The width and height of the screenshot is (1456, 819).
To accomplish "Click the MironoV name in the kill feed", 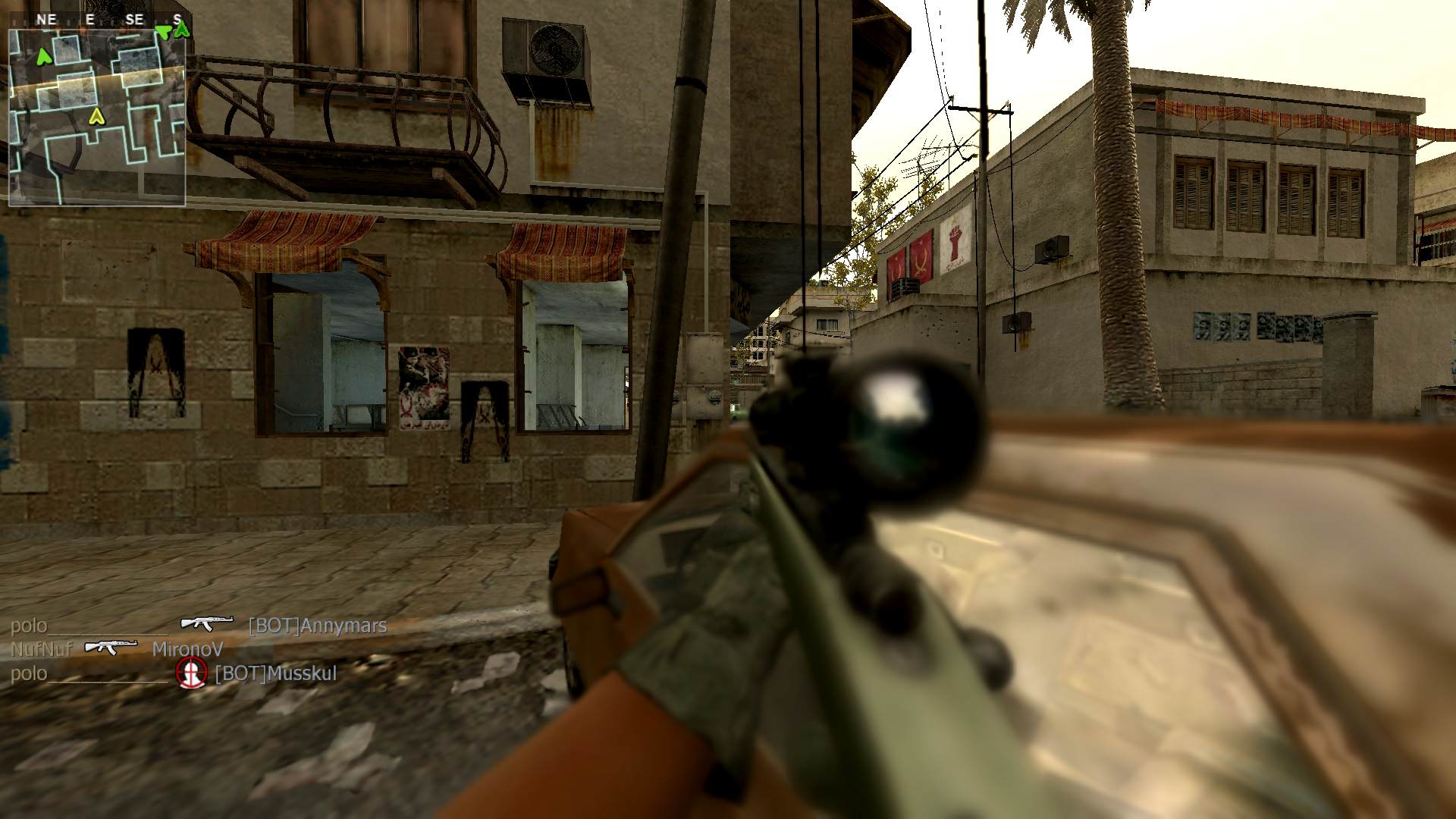I will [187, 649].
